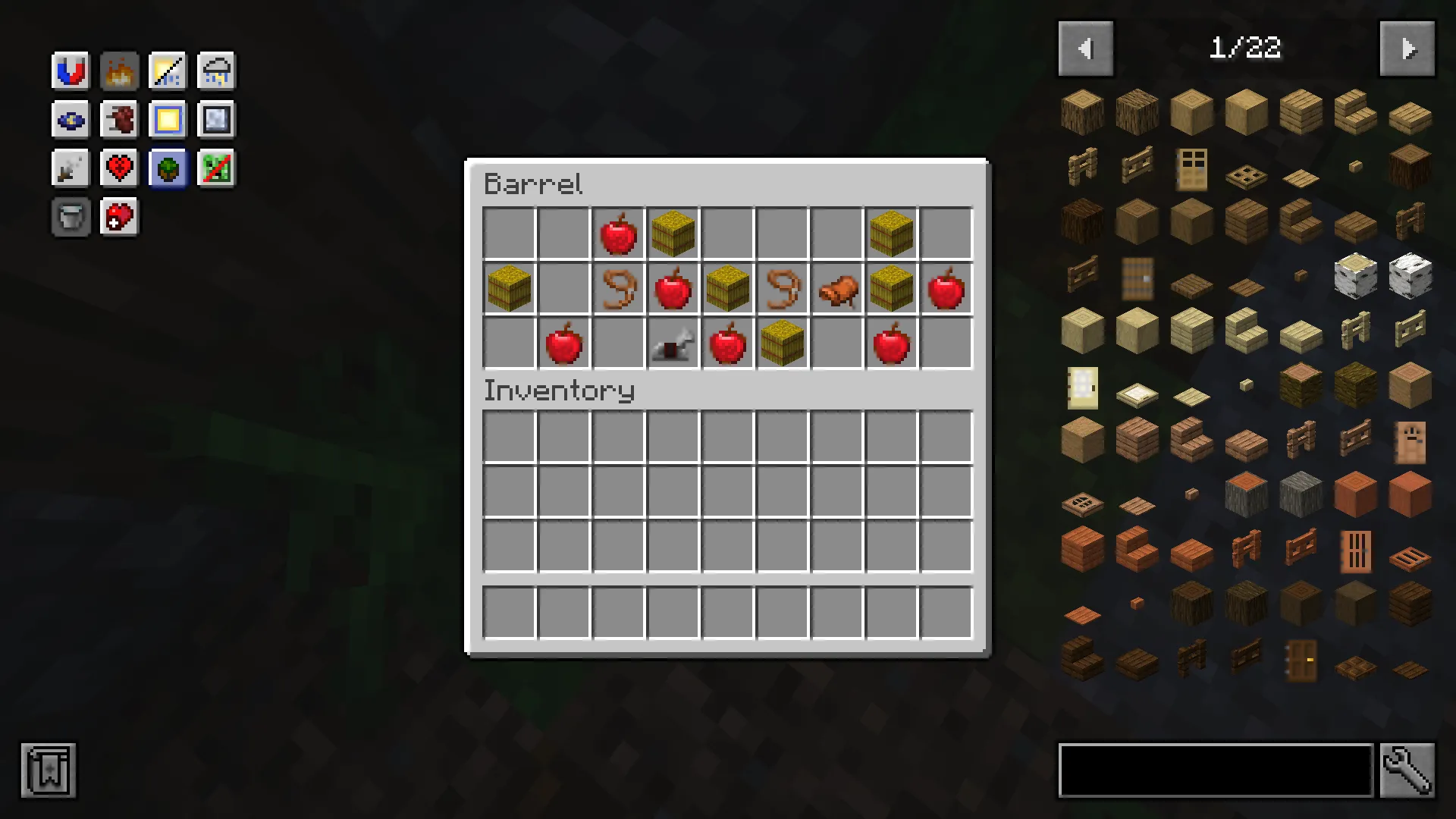Select the oak log in the item list
Screen dimensions: 1456x819
pos(1081,111)
